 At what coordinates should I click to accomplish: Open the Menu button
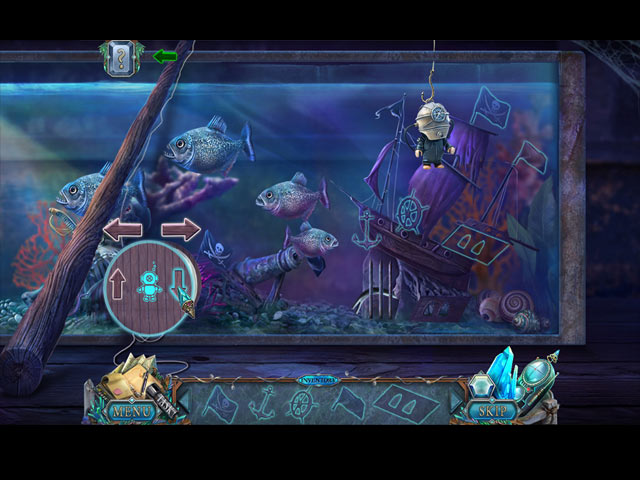pyautogui.click(x=132, y=411)
